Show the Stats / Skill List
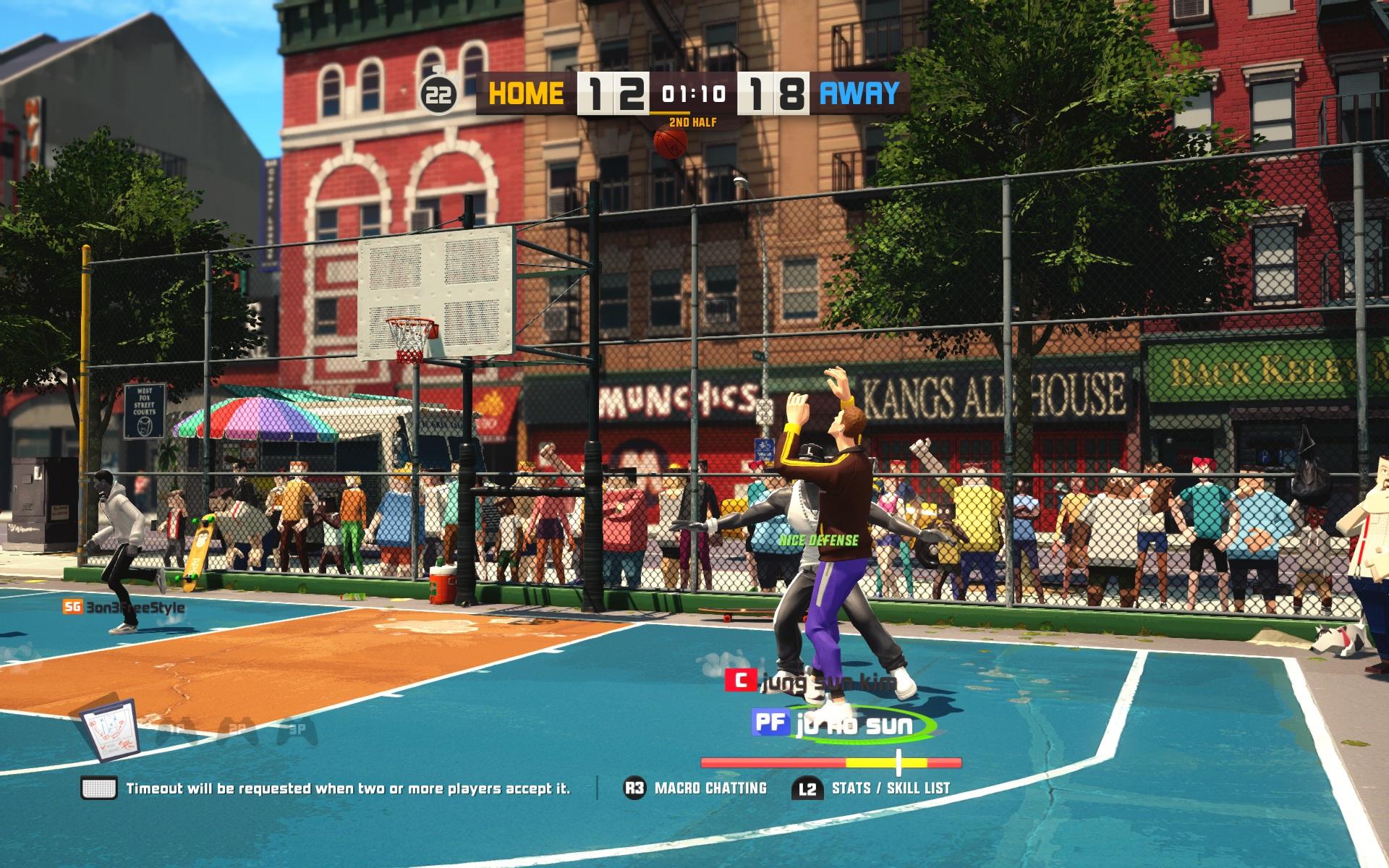 tap(871, 788)
